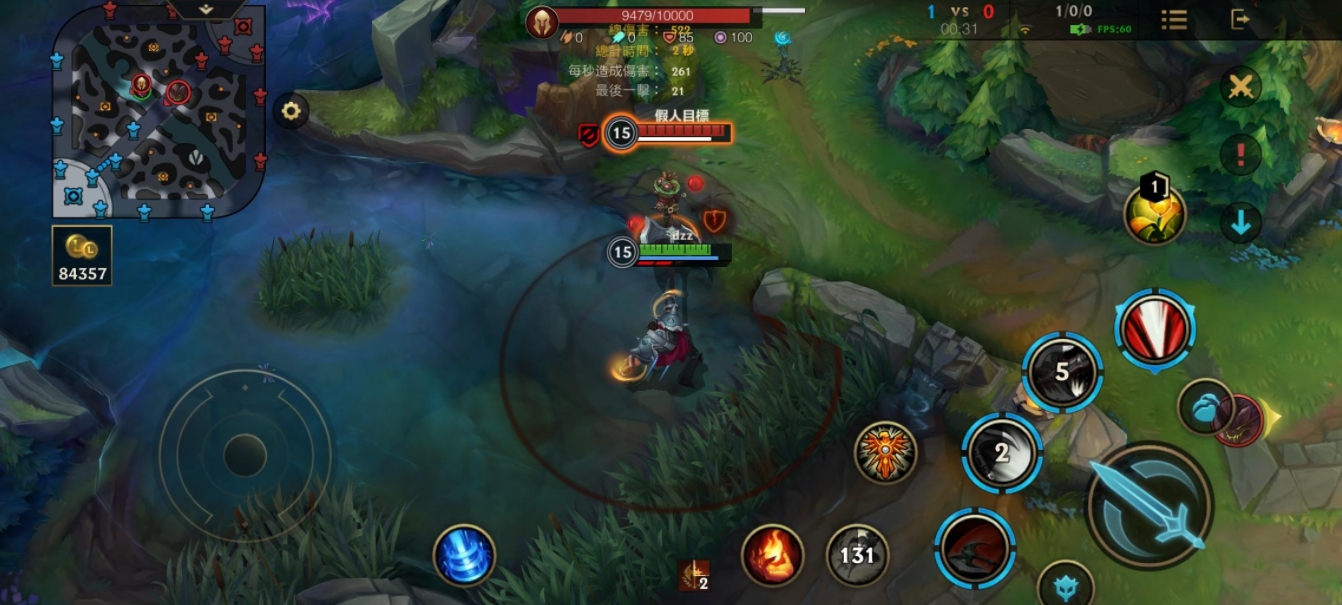Send the red exclamation danger ping
Viewport: 1342px width, 605px height.
pyautogui.click(x=1241, y=155)
